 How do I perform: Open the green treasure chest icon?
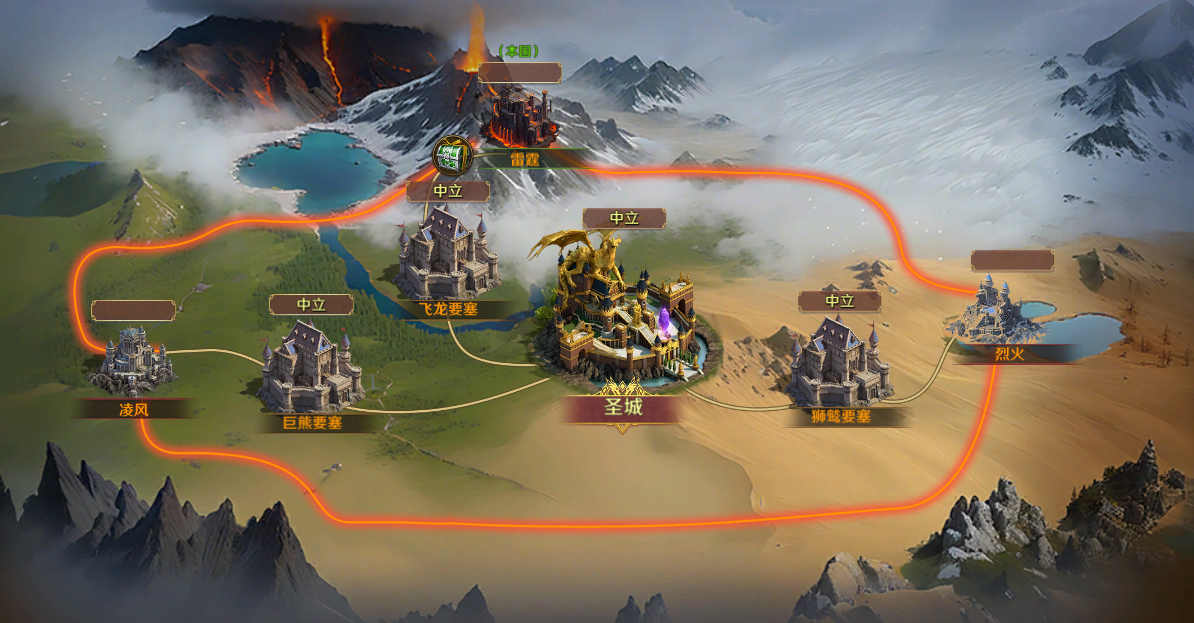pyautogui.click(x=453, y=156)
